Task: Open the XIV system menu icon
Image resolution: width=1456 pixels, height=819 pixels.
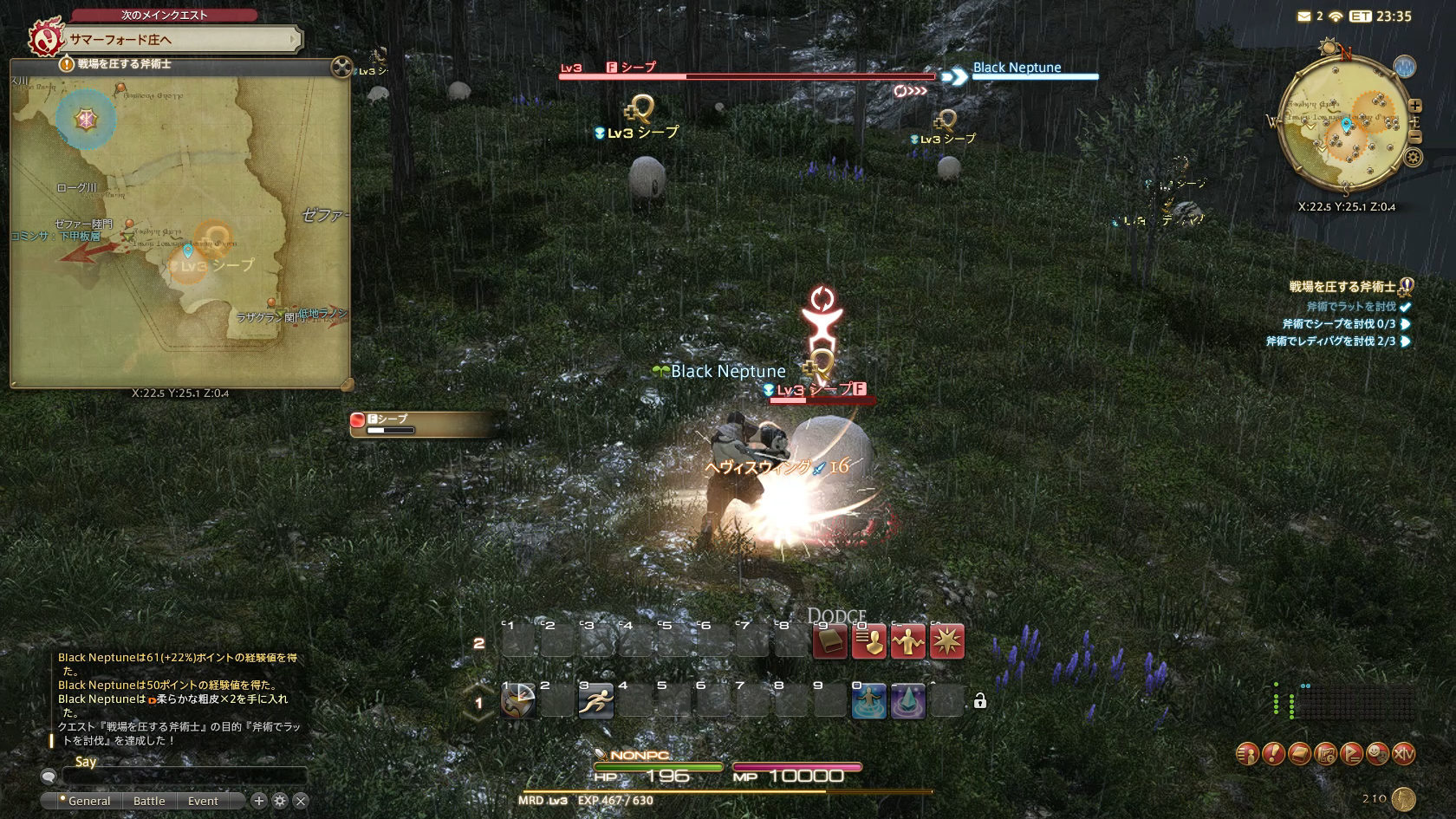Action: pyautogui.click(x=1403, y=754)
